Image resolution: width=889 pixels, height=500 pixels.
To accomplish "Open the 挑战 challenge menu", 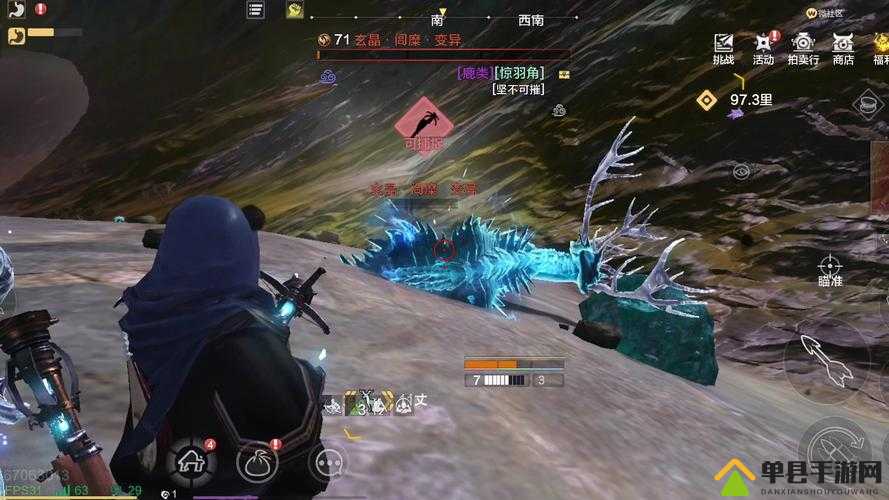I will [x=723, y=47].
